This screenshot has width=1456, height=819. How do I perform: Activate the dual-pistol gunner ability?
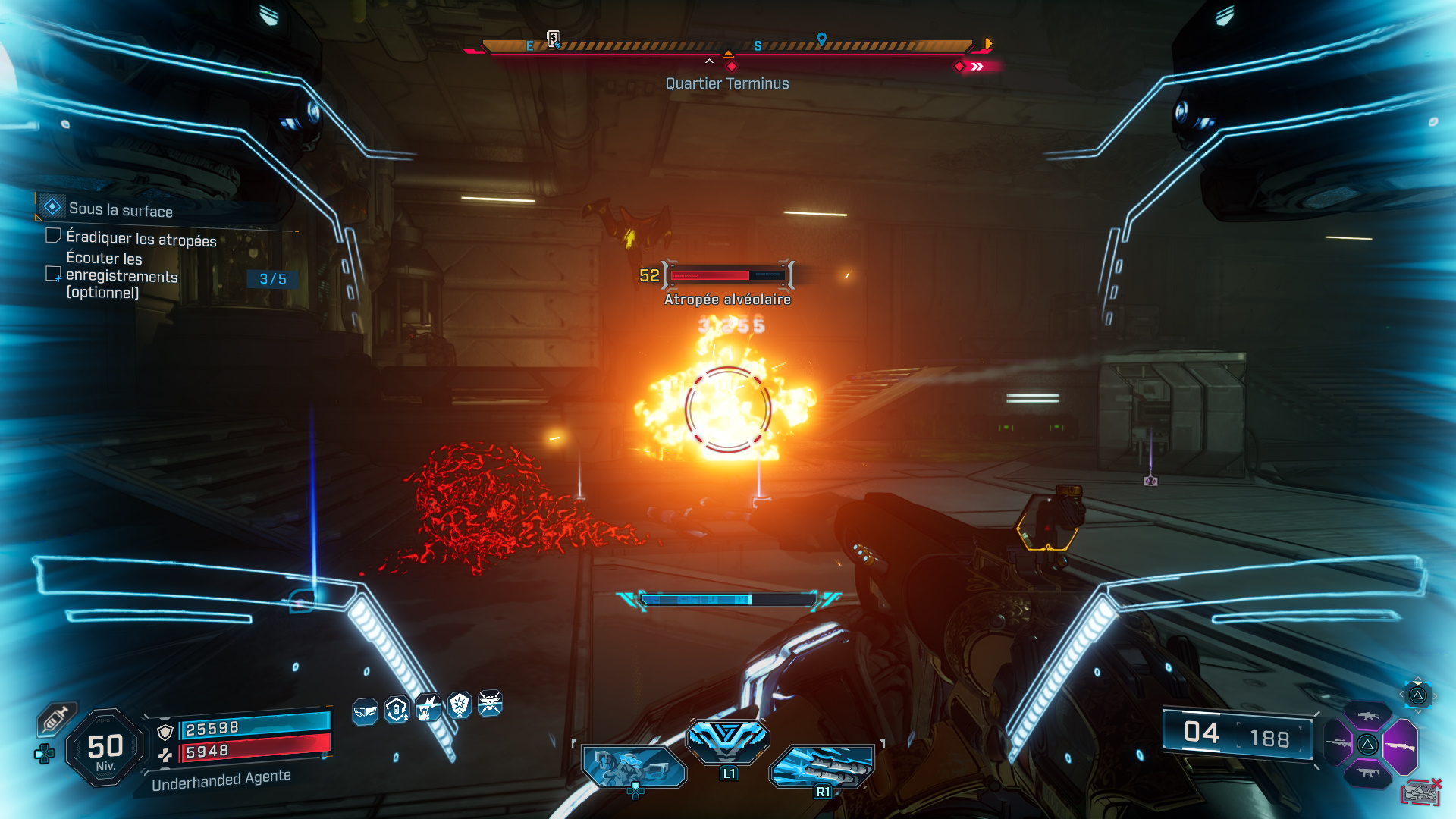coord(634,767)
